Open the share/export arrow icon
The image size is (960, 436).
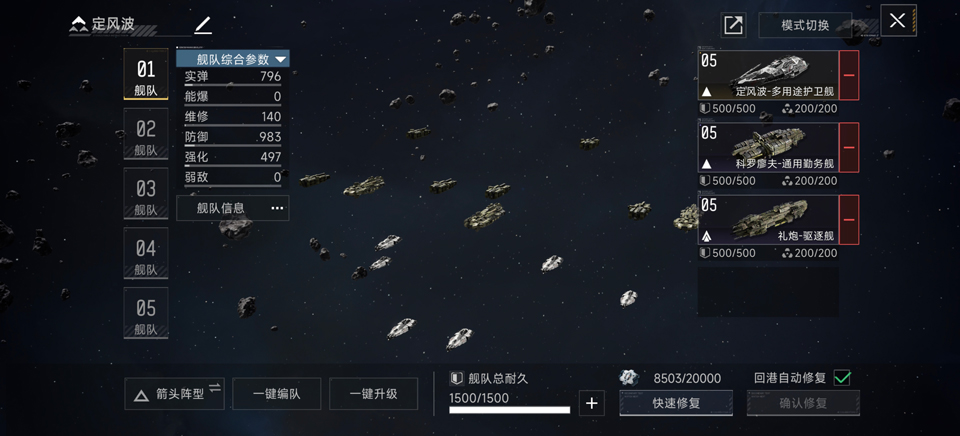pos(733,26)
